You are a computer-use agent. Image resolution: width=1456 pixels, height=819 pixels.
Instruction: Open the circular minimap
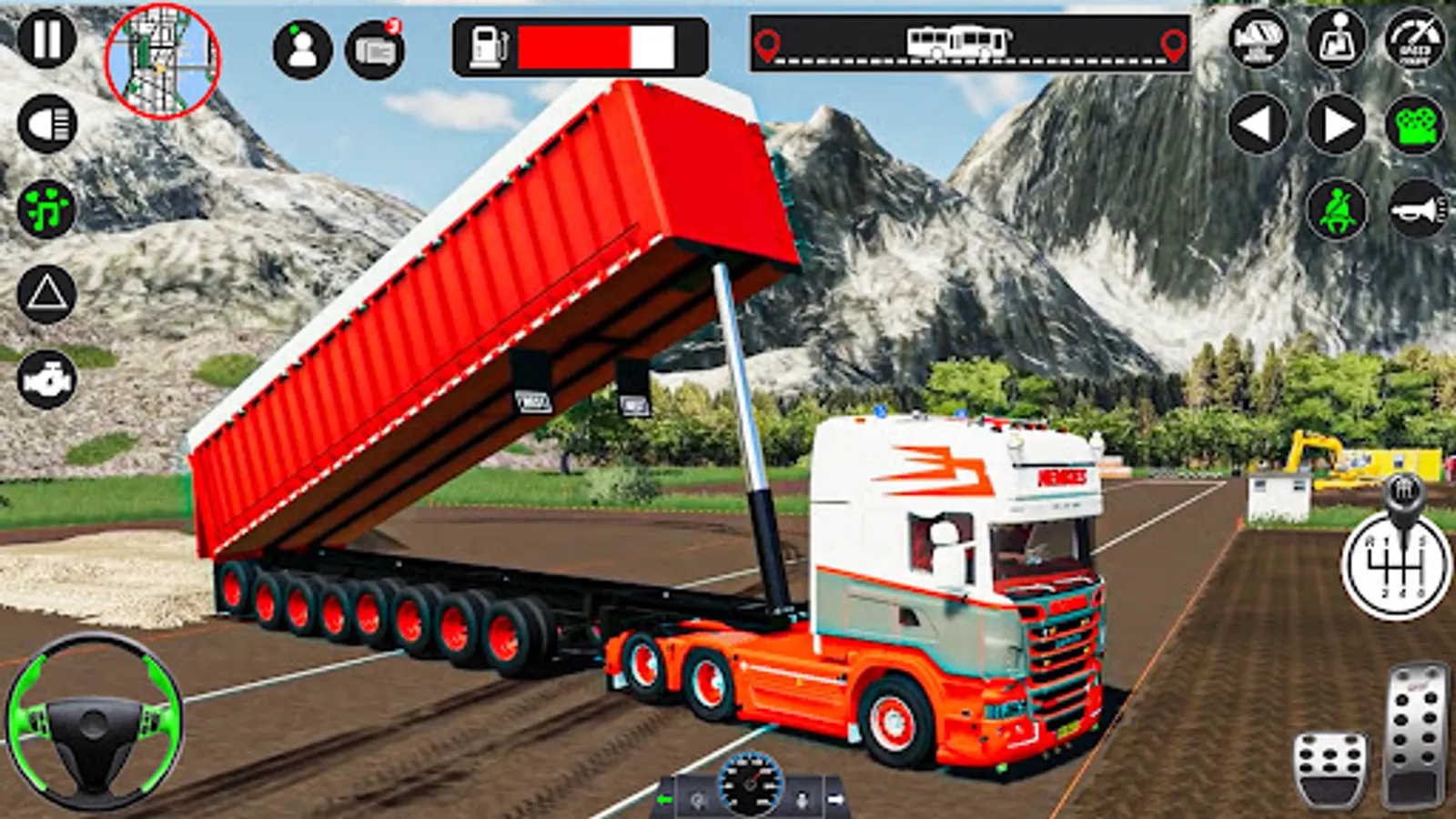pyautogui.click(x=162, y=60)
